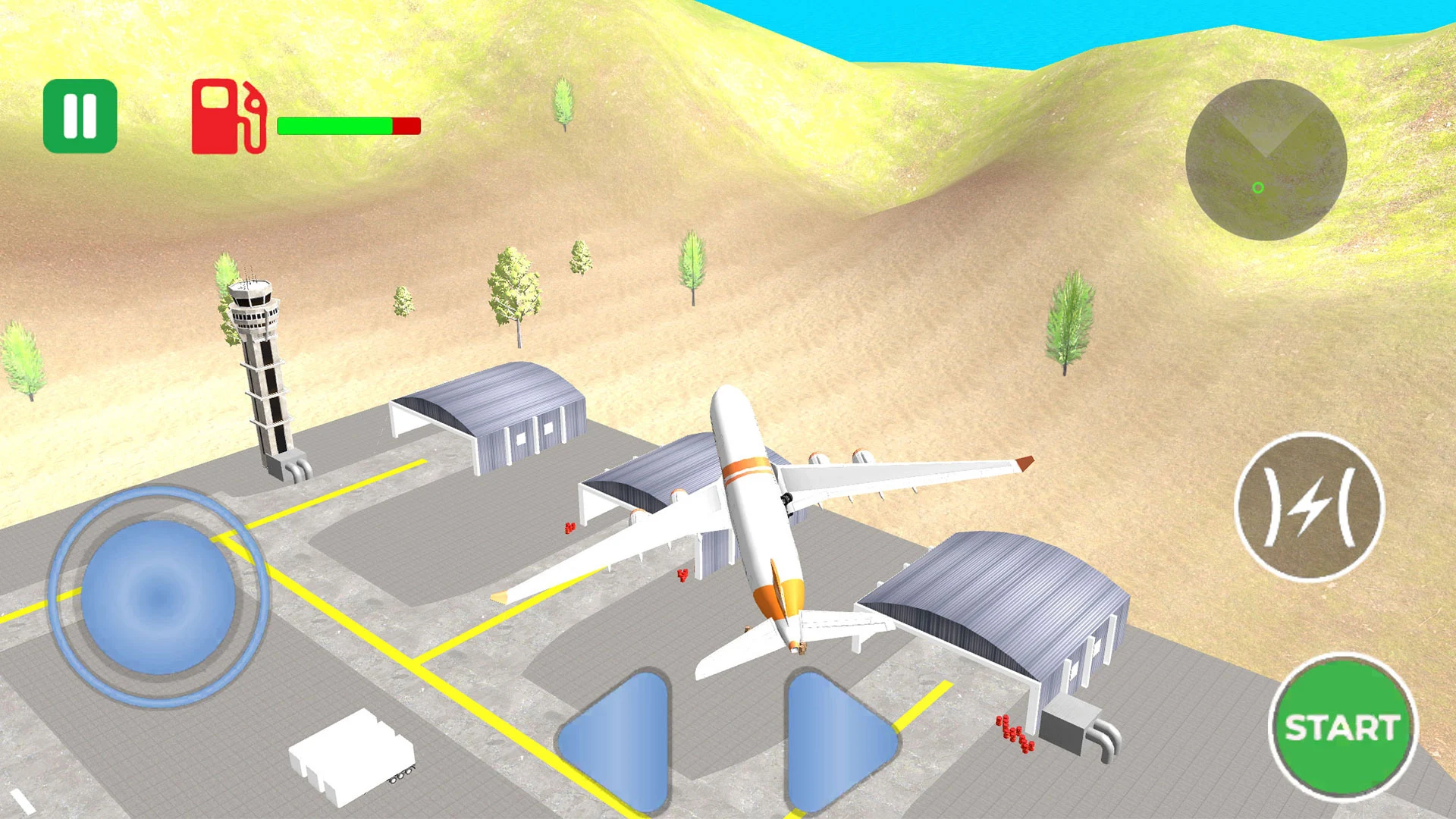This screenshot has height=819, width=1456.
Task: Activate the lightning bolt boost button
Action: (1310, 507)
